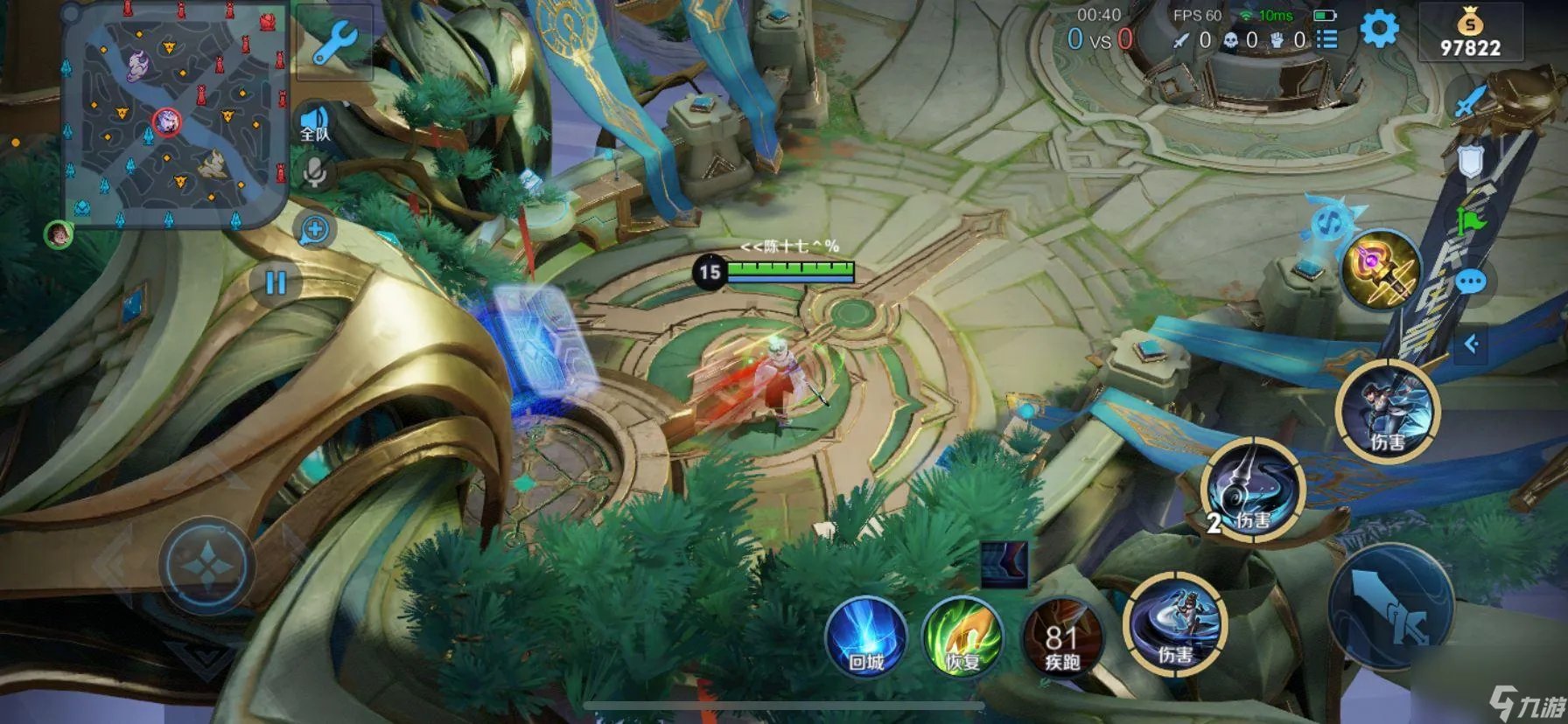Cast the second skill marked with 2
1568x724 pixels.
tap(1253, 490)
